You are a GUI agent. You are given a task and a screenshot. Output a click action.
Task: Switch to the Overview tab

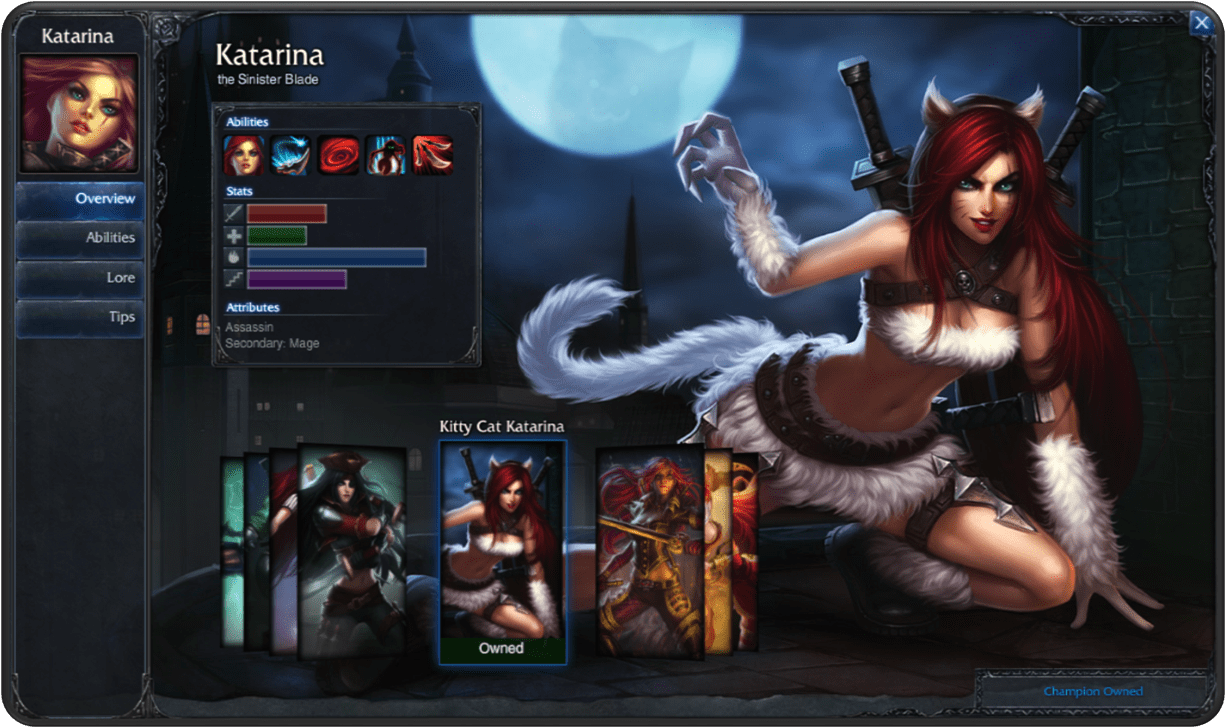[x=80, y=199]
